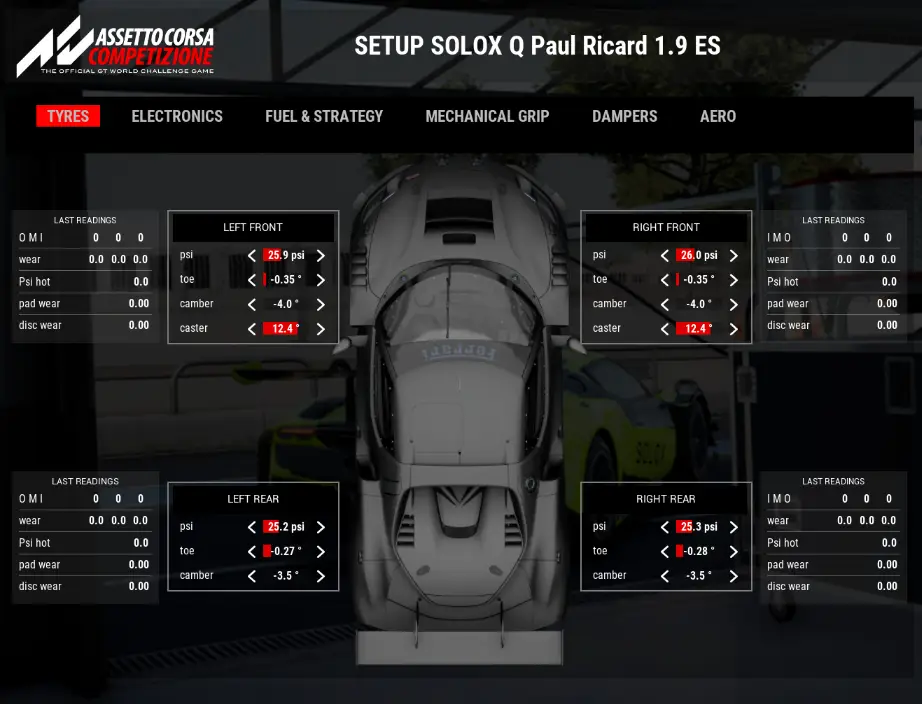Increase right front toe value
The width and height of the screenshot is (922, 704).
point(734,281)
